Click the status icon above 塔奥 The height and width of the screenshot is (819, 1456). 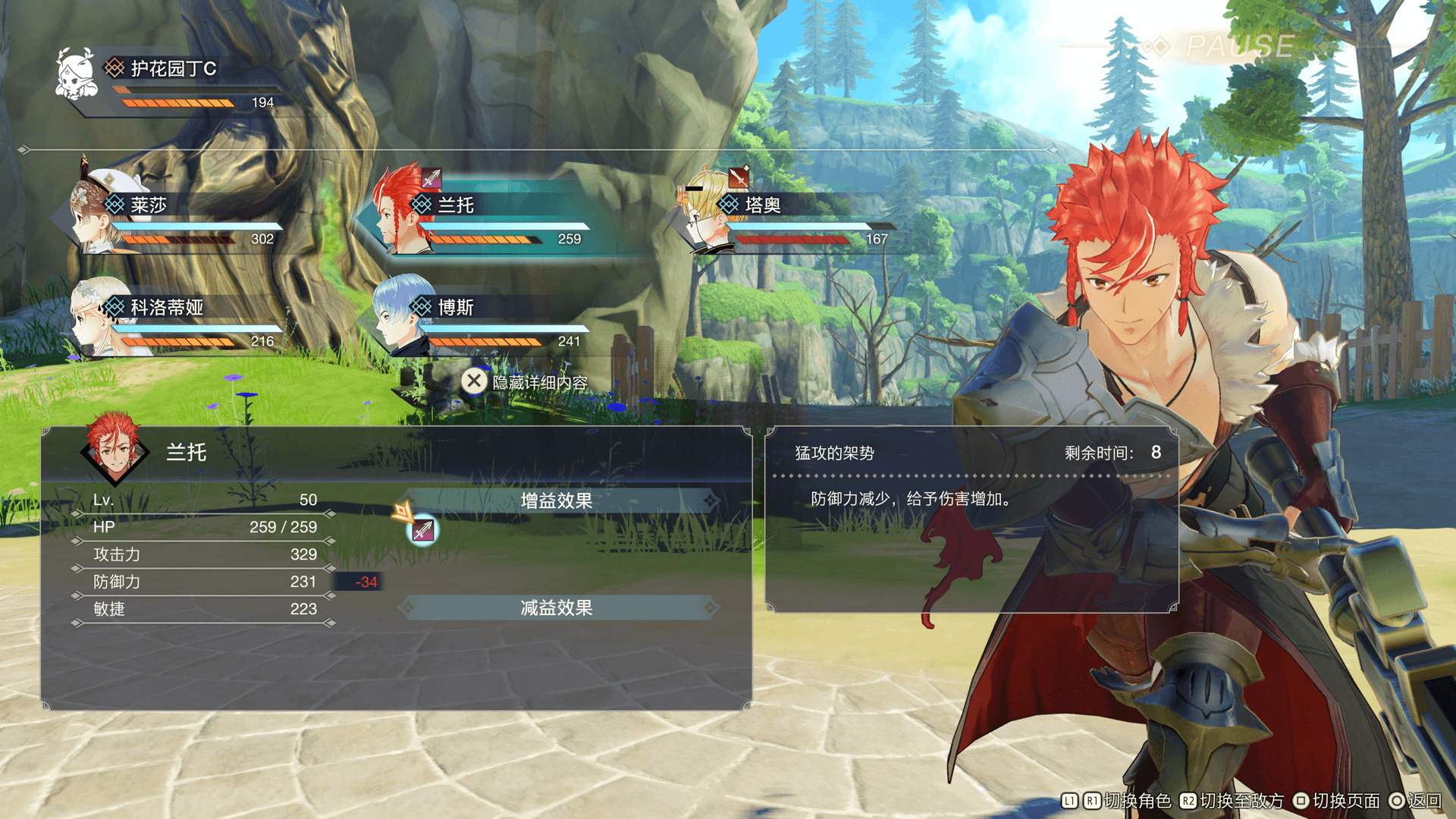pos(738,177)
